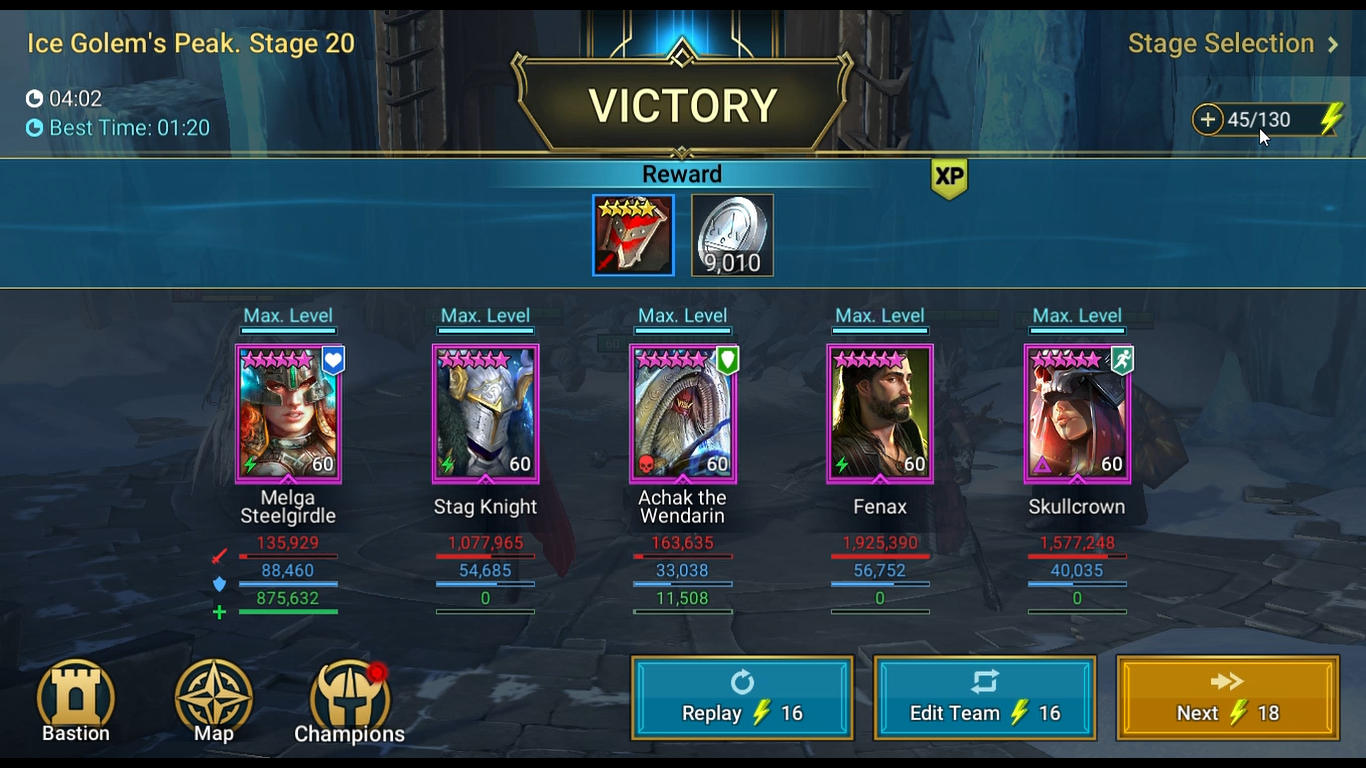Open the Map screen
Image resolution: width=1366 pixels, height=768 pixels.
coord(213,700)
